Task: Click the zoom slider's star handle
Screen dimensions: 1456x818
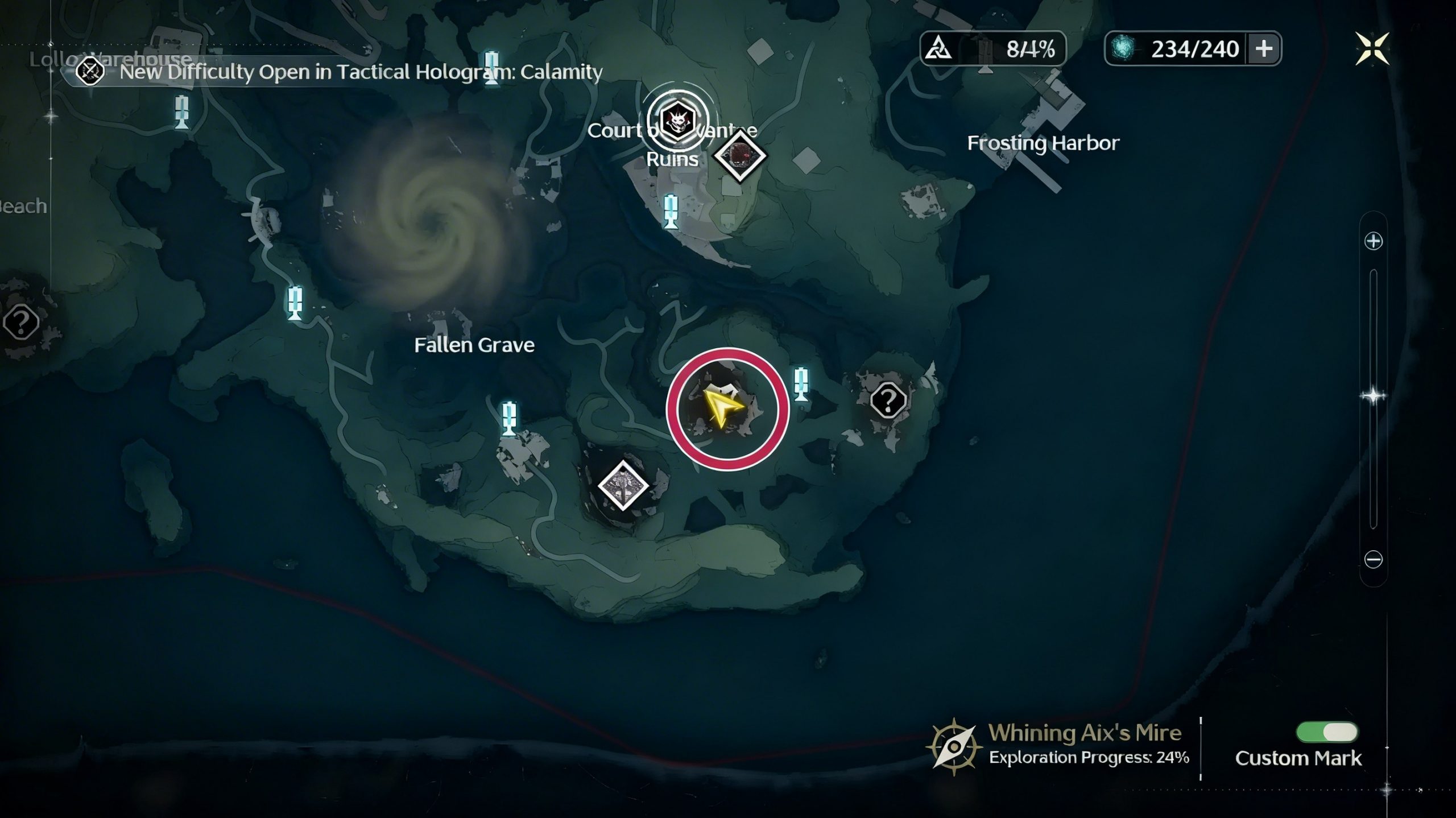Action: tap(1373, 396)
